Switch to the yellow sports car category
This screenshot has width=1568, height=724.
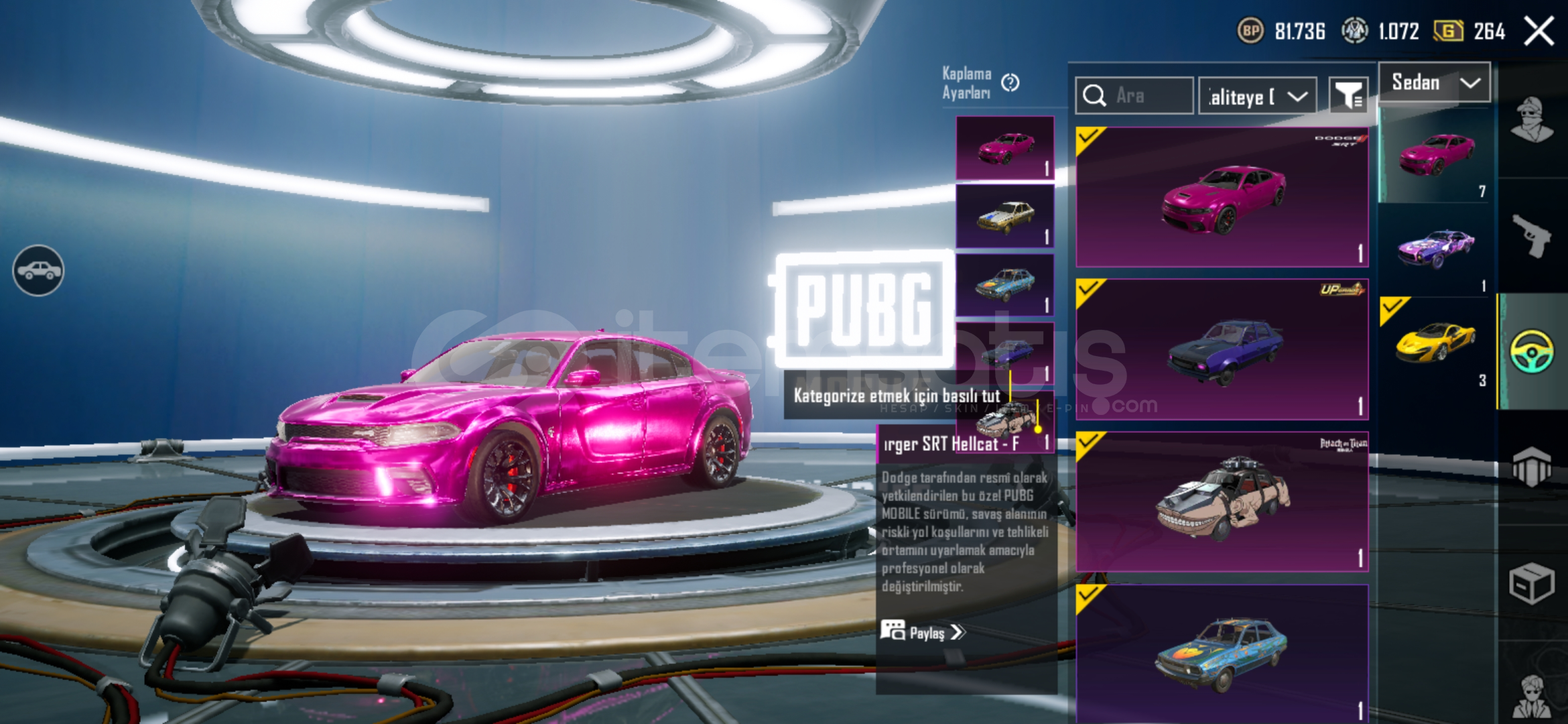click(1435, 342)
